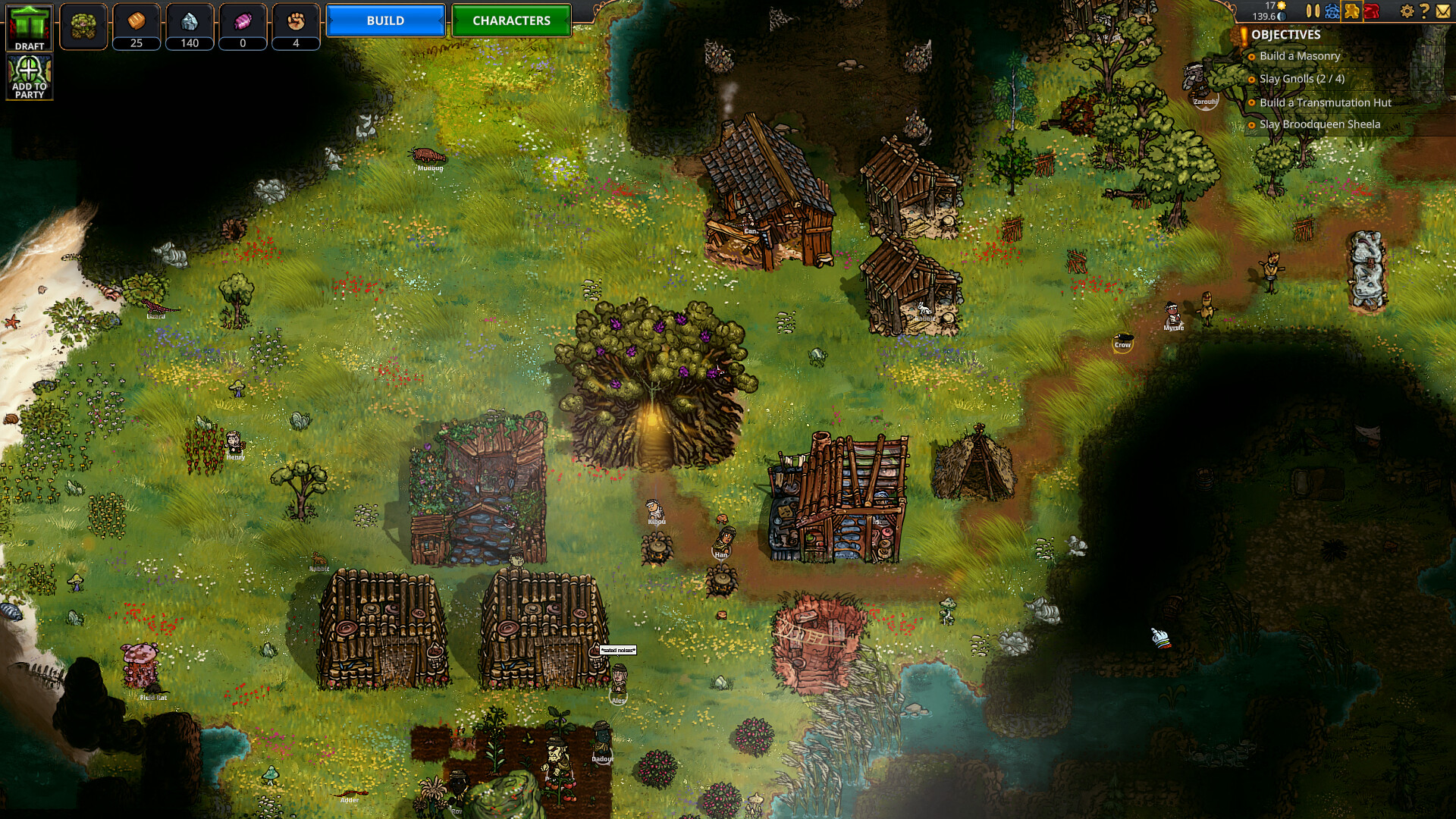Open help with the question mark icon
Screen dimensions: 1456x819
click(1424, 11)
